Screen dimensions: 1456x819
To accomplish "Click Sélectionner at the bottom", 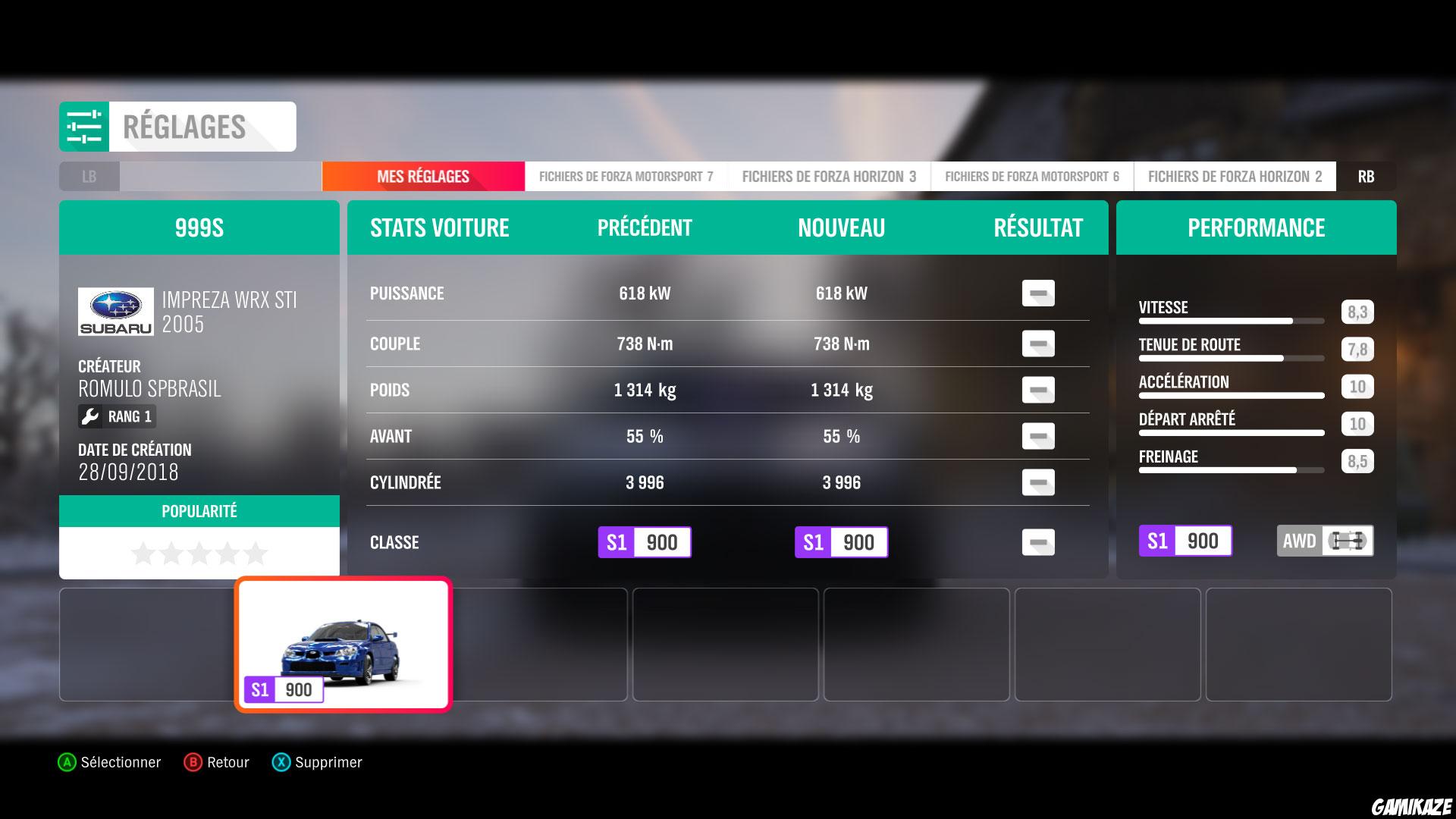I will click(110, 762).
